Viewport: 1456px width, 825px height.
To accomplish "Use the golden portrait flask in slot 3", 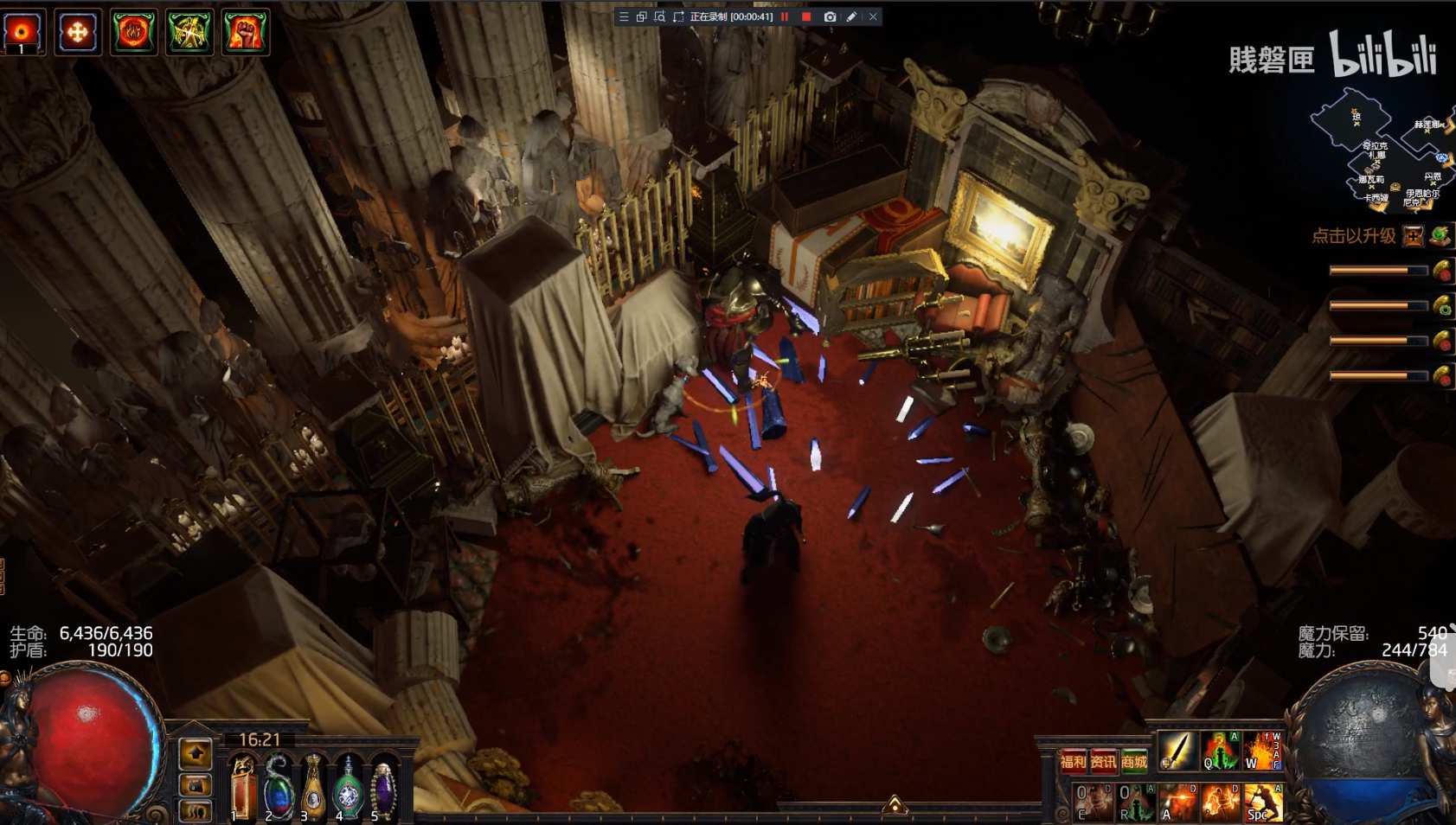I will point(313,787).
